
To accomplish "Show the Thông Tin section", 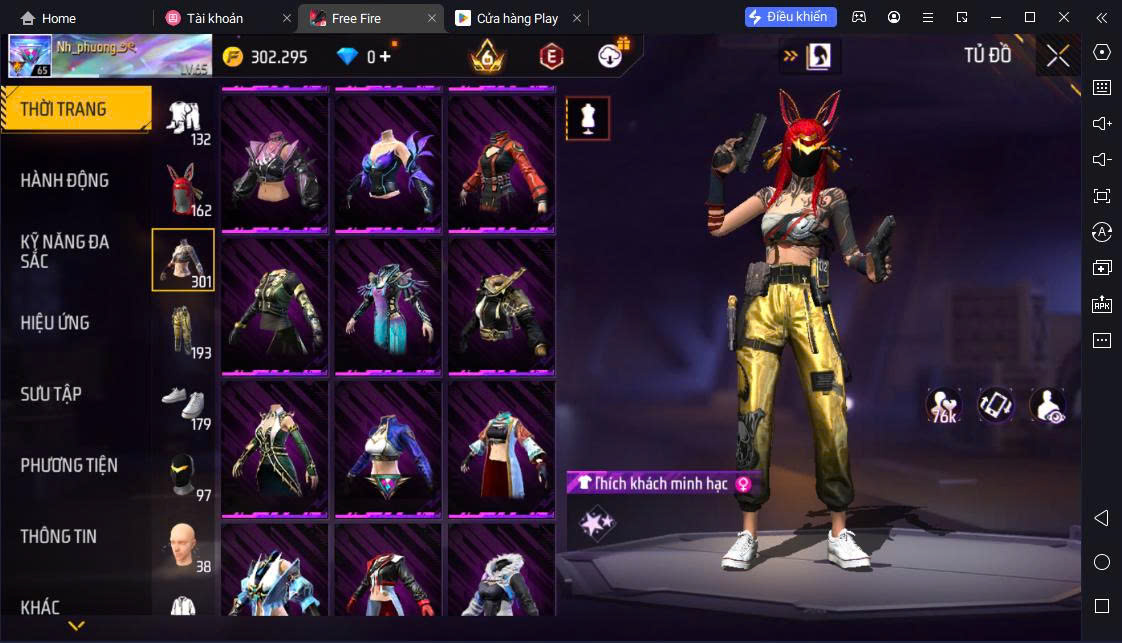I will (59, 536).
